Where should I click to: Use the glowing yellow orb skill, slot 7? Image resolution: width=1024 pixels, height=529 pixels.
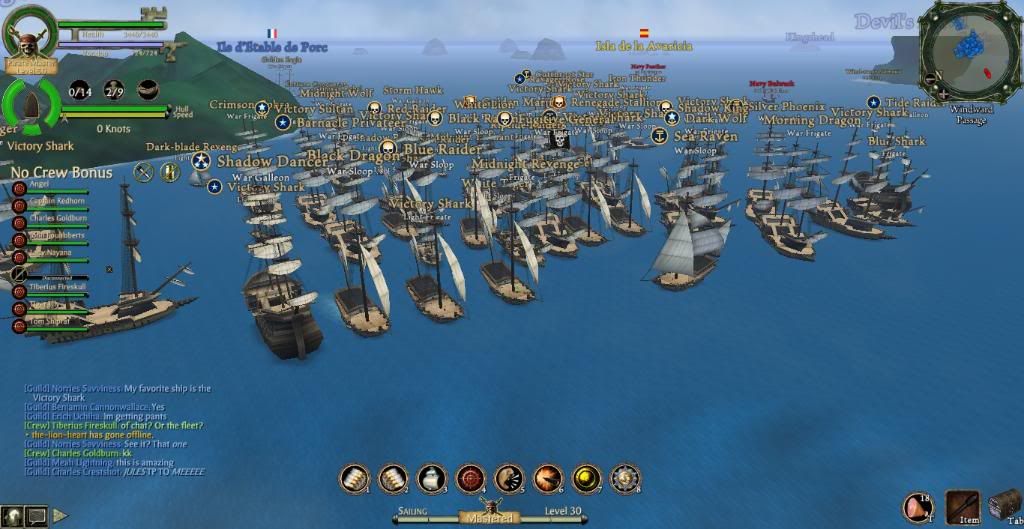pos(587,479)
